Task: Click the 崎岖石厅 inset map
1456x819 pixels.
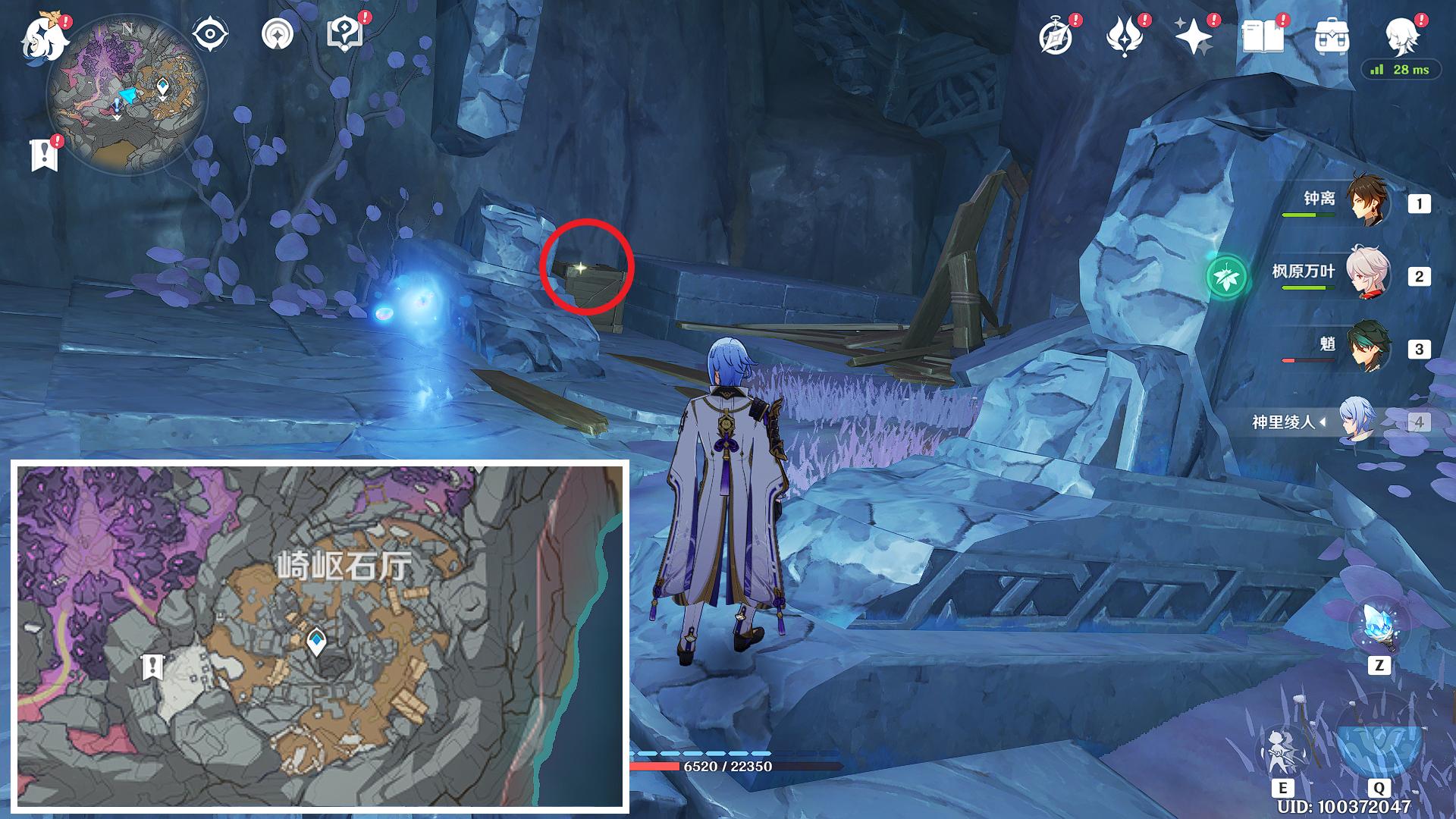Action: click(320, 635)
